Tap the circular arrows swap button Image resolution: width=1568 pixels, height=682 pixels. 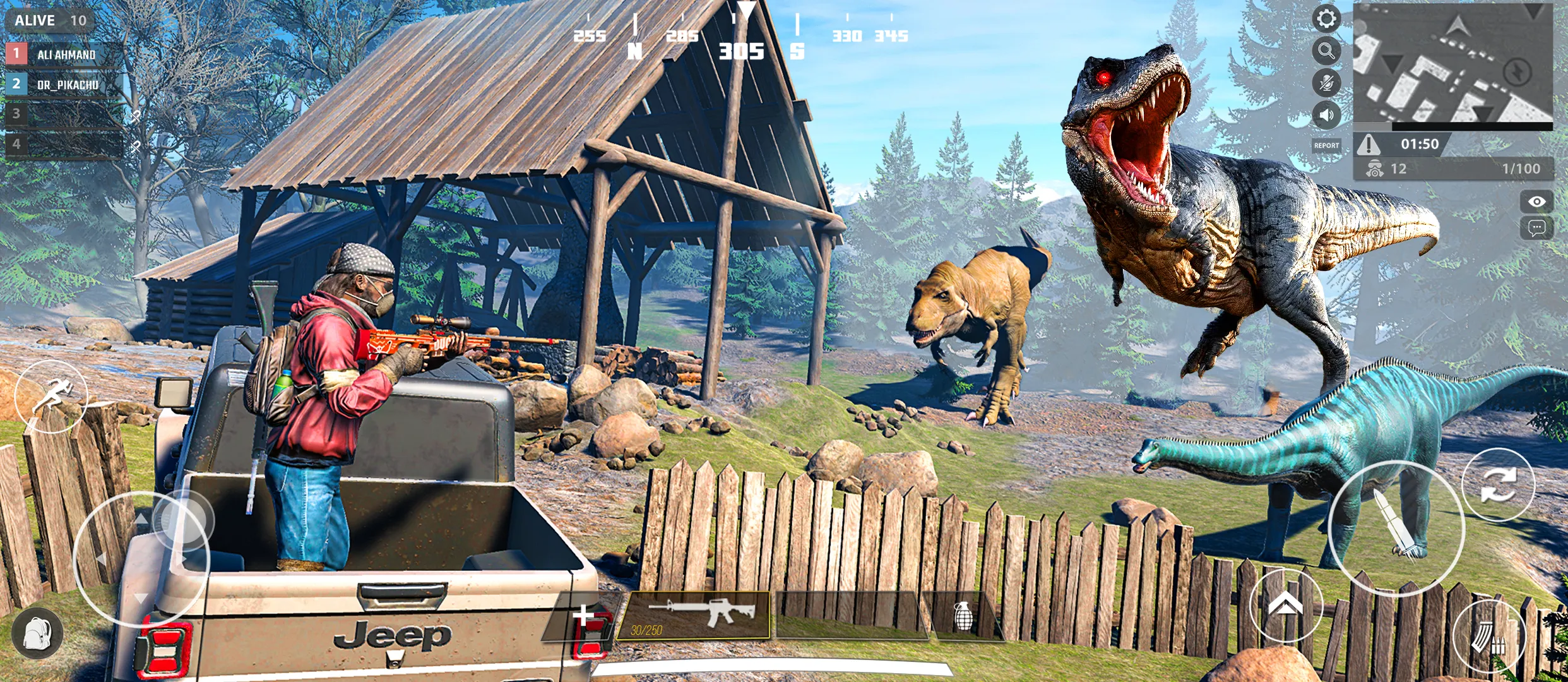(x=1498, y=485)
